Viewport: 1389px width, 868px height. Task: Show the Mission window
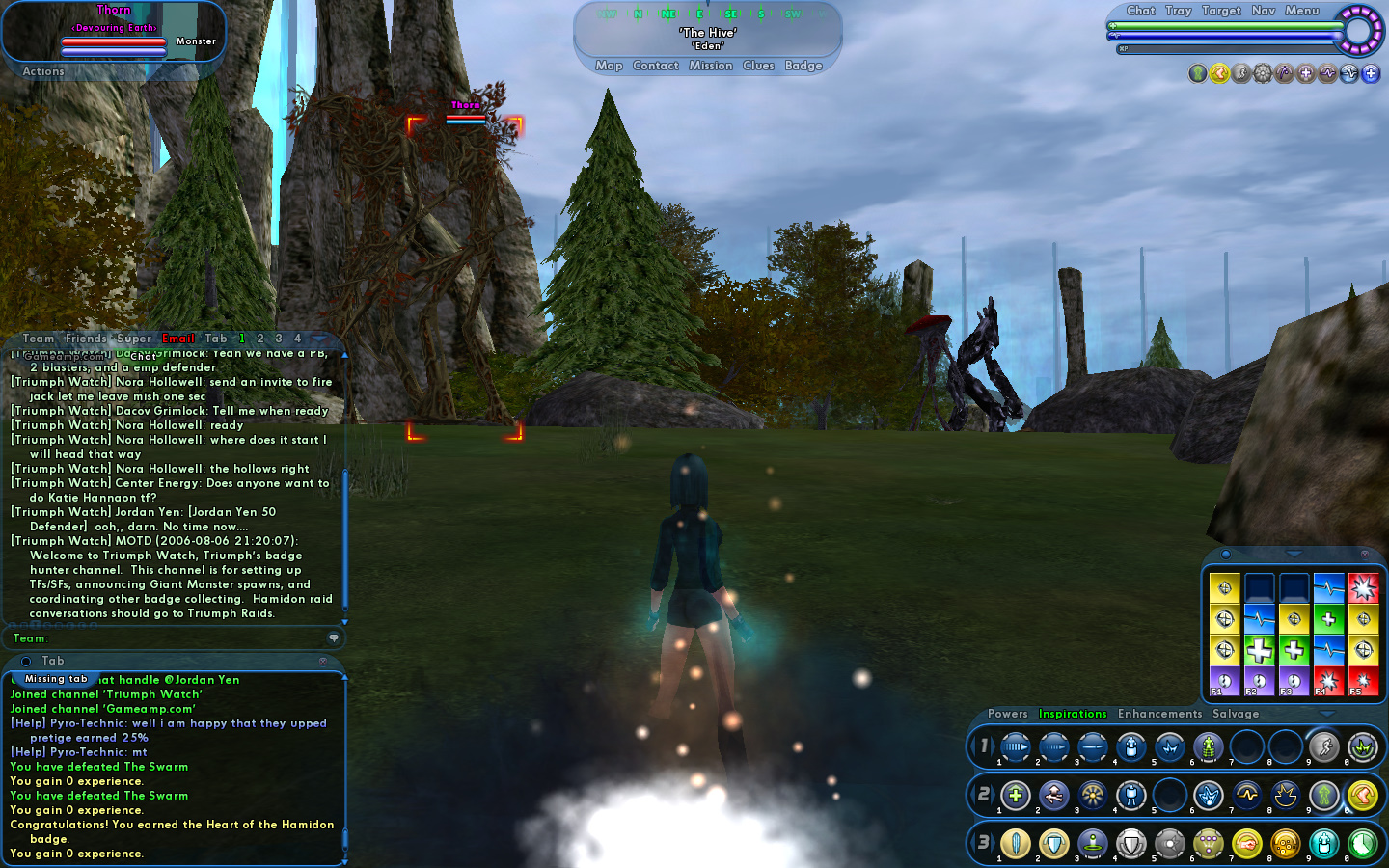(x=711, y=66)
